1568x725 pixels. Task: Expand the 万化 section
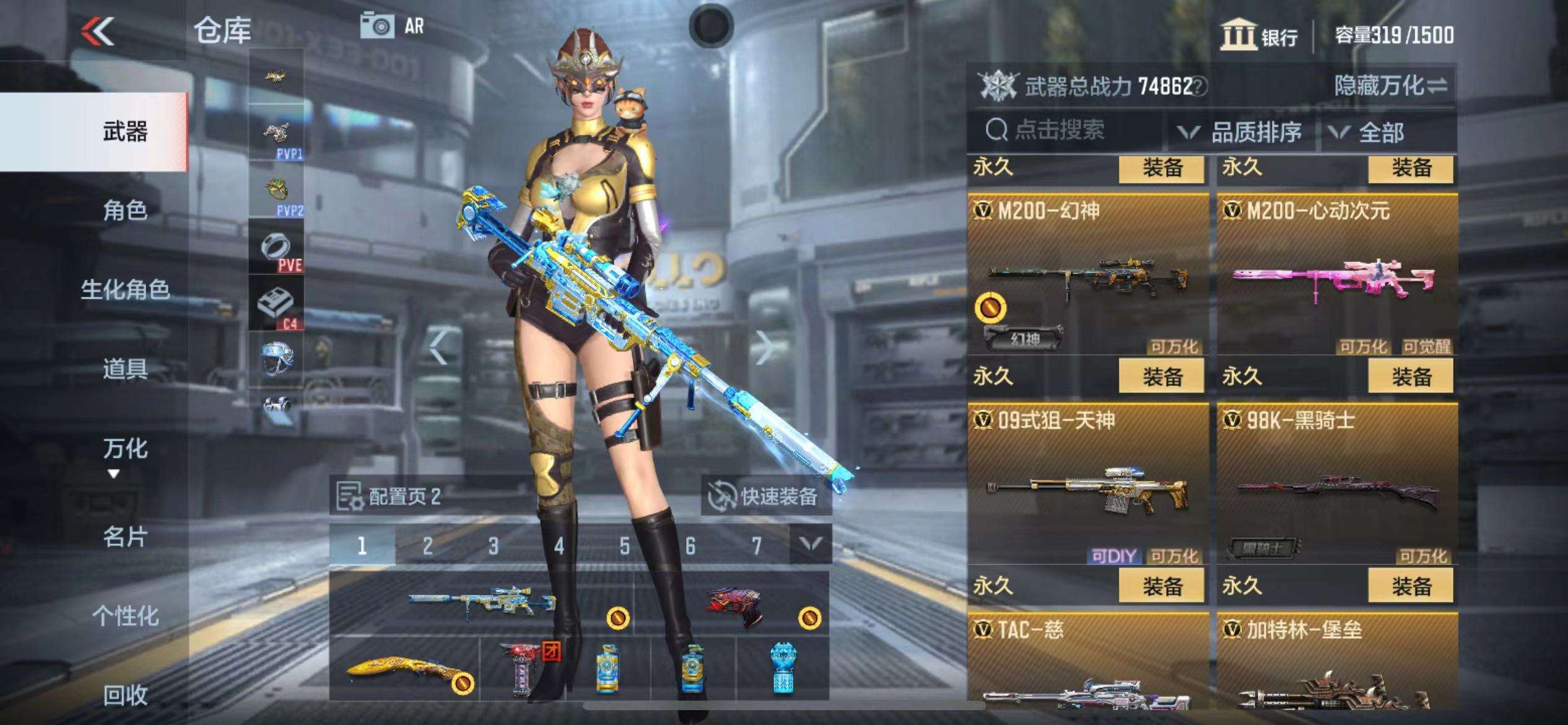[125, 455]
